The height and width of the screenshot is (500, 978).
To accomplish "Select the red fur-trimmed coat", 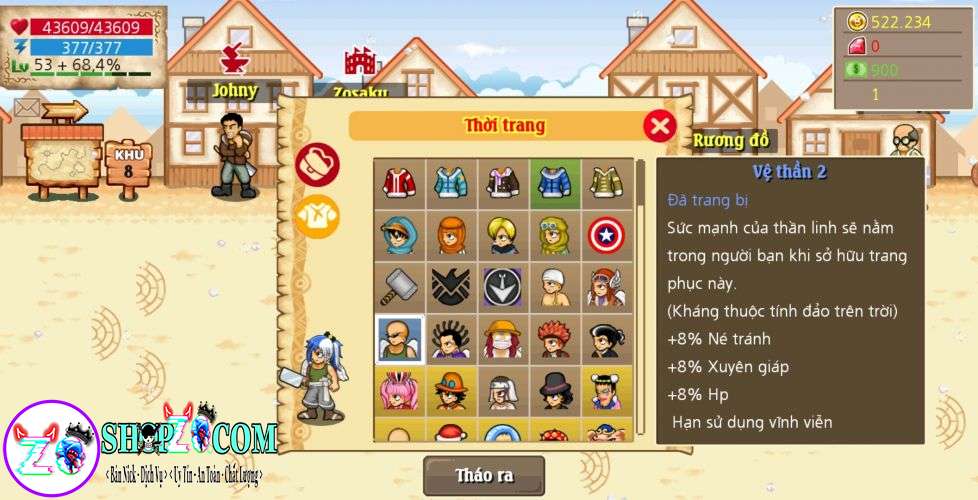I will tap(399, 183).
